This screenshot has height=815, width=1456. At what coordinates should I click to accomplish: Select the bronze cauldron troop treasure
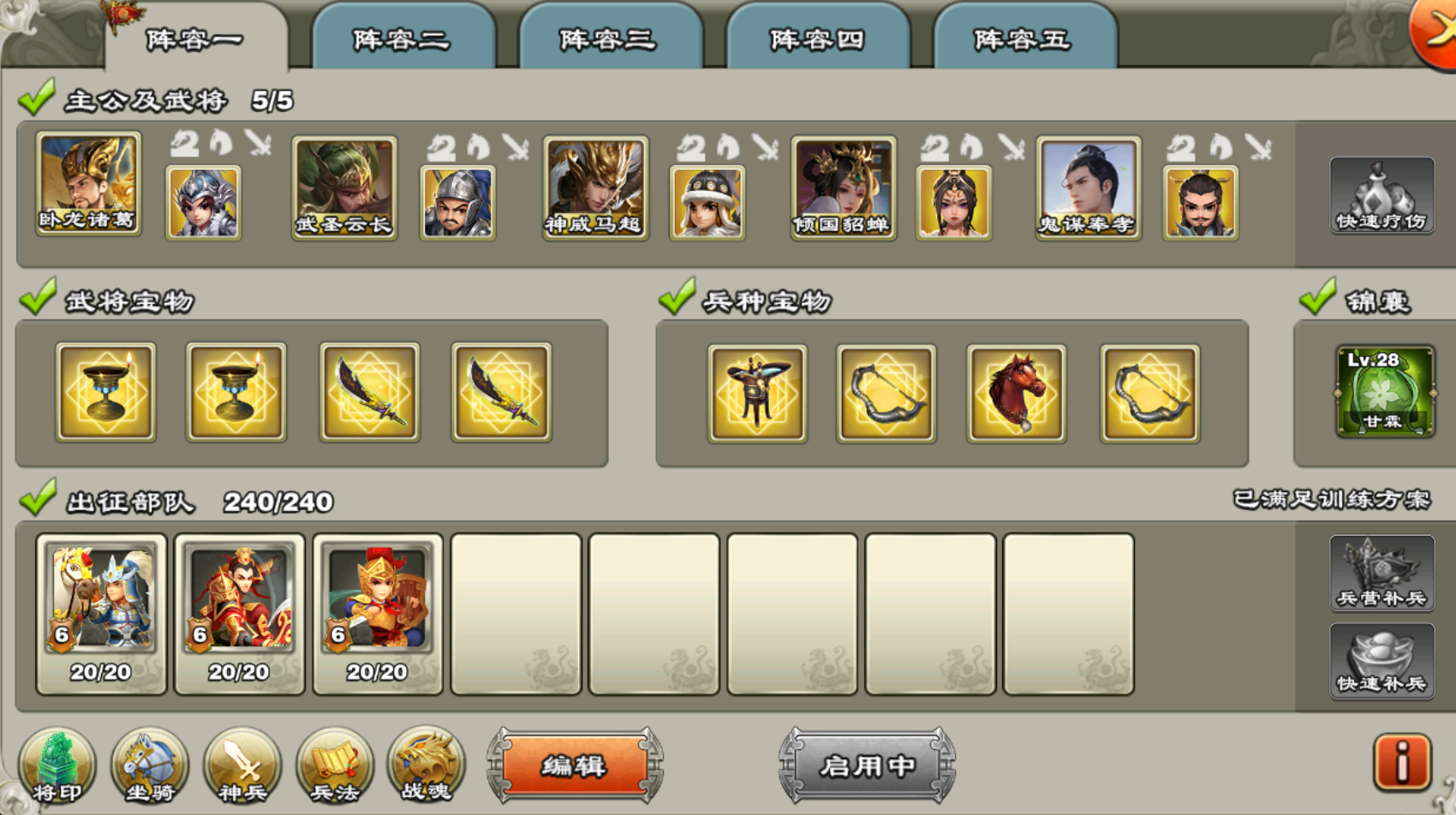point(756,393)
